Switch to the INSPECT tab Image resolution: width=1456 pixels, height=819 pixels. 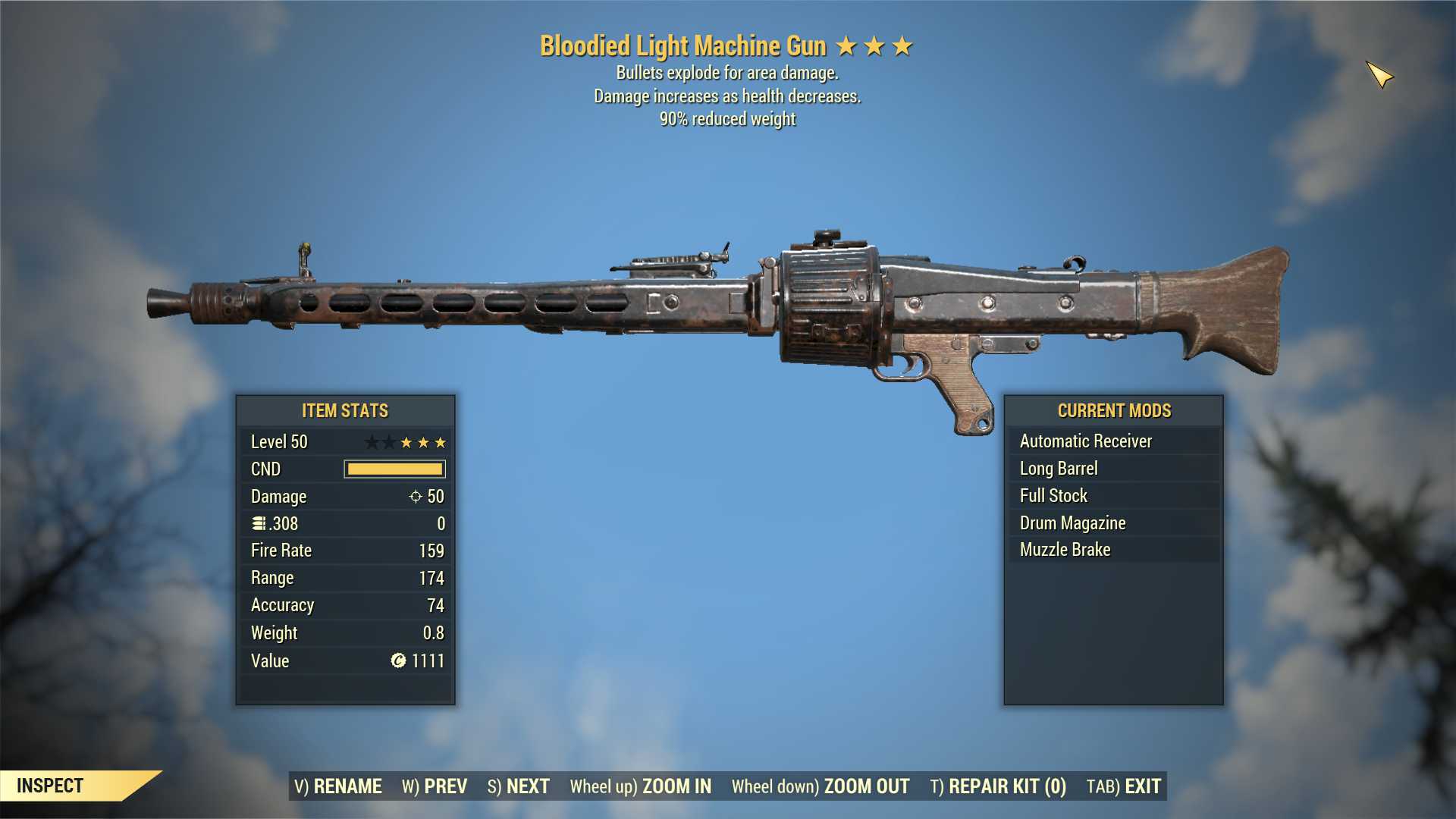coord(51,786)
